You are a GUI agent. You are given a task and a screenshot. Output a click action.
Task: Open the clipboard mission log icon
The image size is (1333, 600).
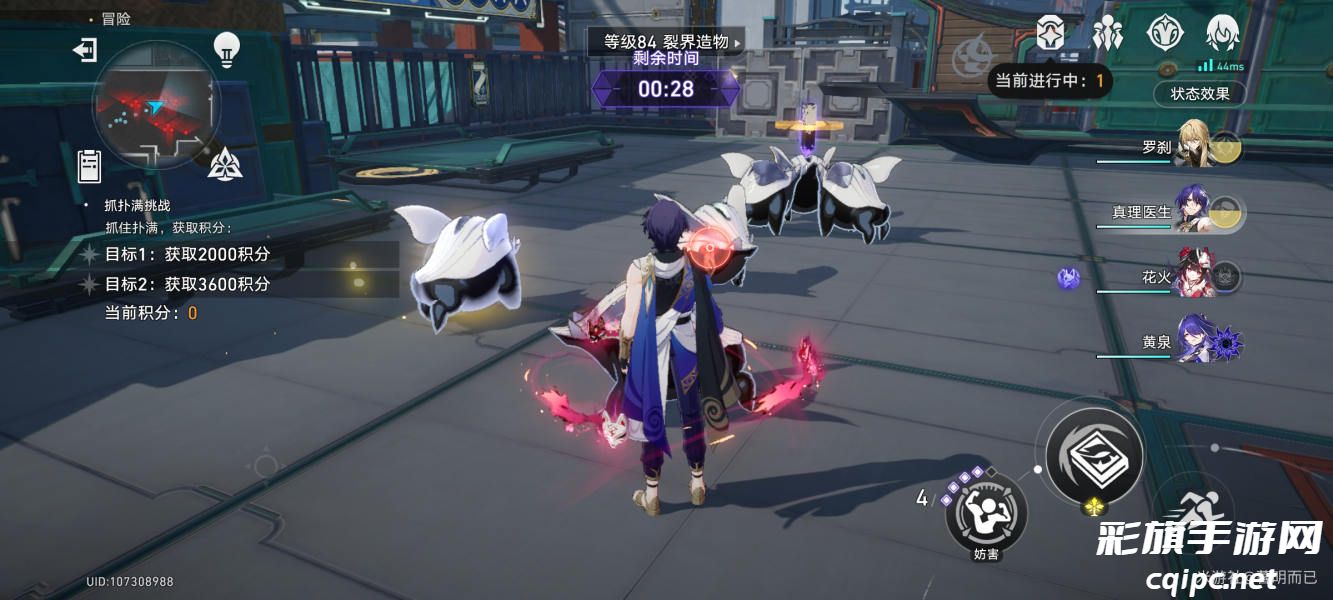pyautogui.click(x=90, y=165)
